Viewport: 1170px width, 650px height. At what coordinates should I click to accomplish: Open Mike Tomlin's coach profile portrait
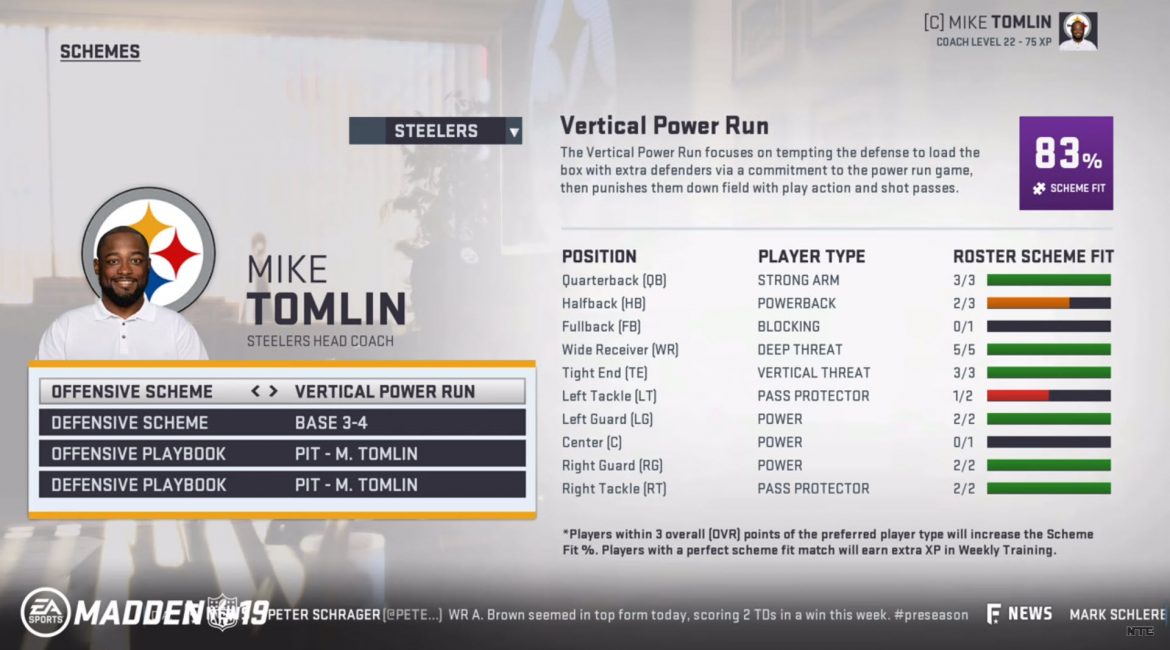coord(1077,31)
